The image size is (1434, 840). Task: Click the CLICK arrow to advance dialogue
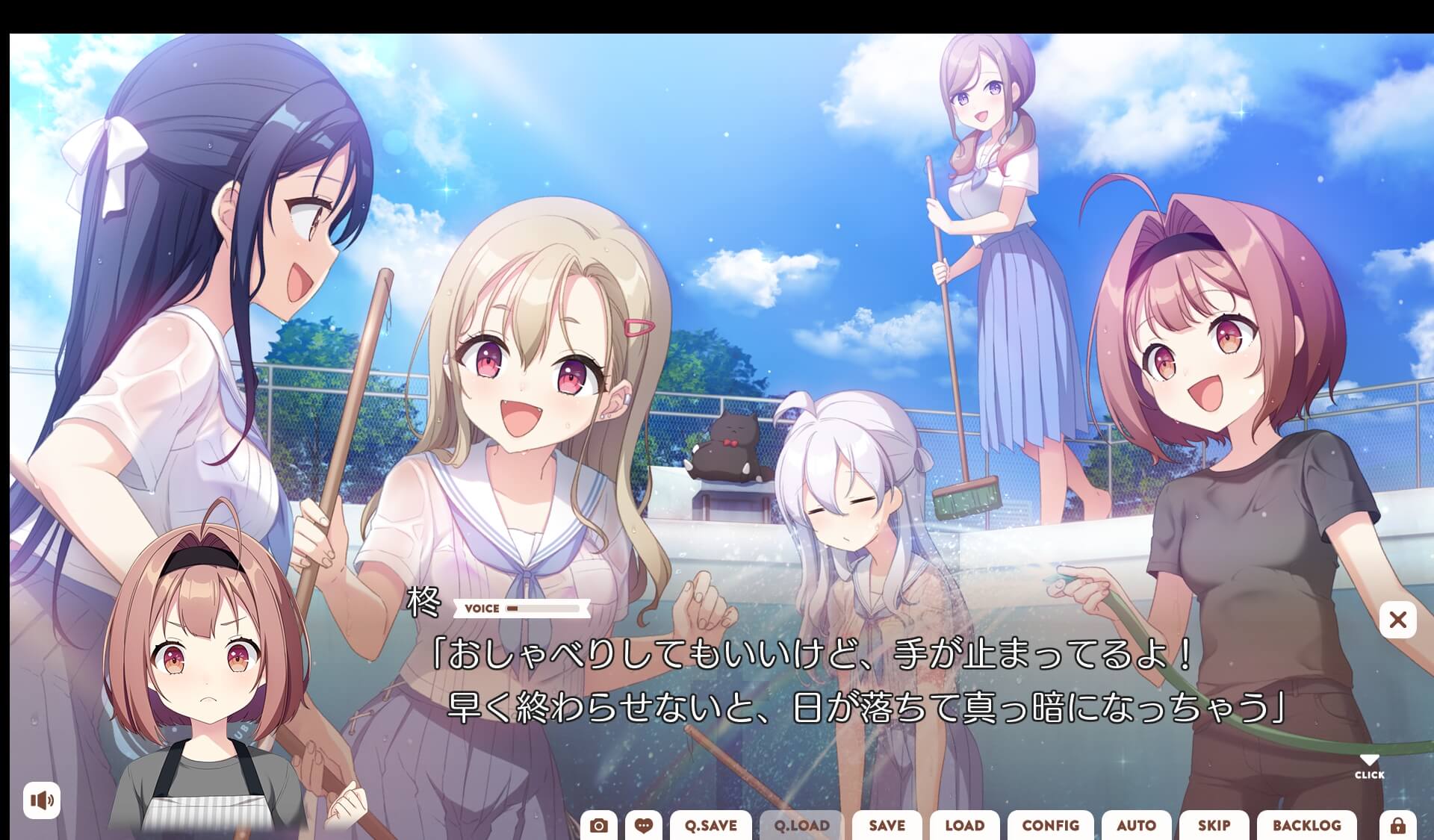[x=1371, y=764]
